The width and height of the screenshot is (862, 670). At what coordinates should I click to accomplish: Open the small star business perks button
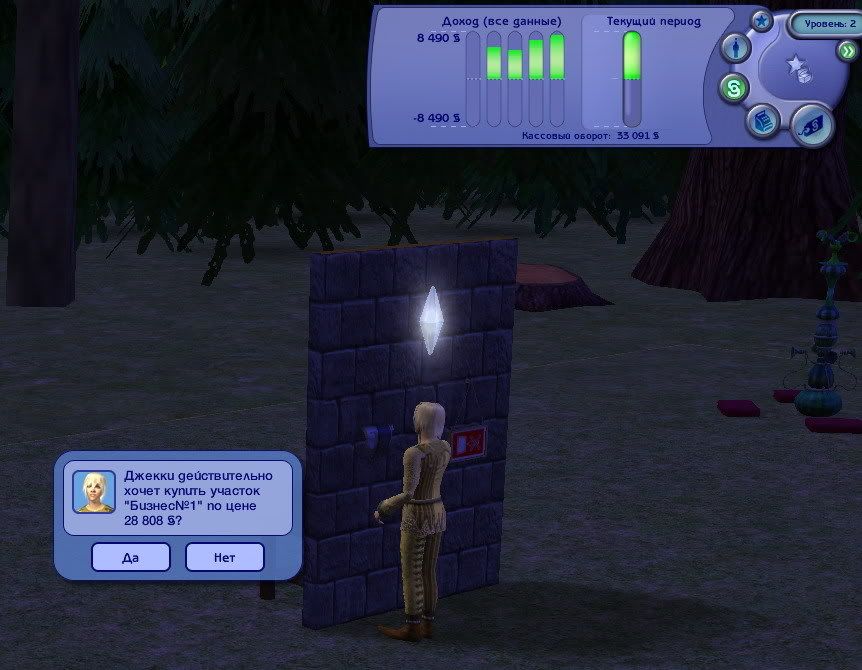point(762,21)
